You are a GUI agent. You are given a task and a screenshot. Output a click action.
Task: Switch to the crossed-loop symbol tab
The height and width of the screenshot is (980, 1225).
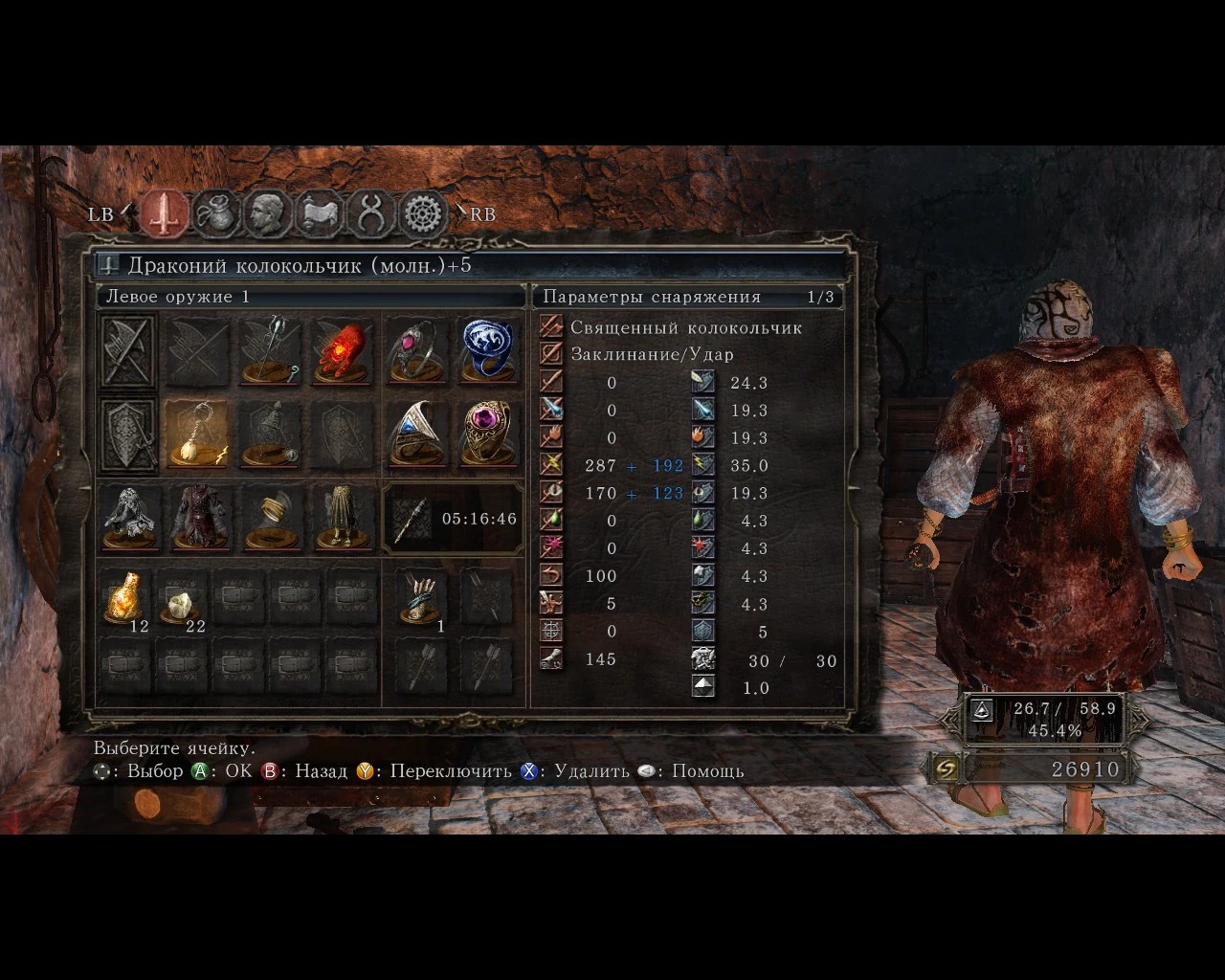pos(371,213)
